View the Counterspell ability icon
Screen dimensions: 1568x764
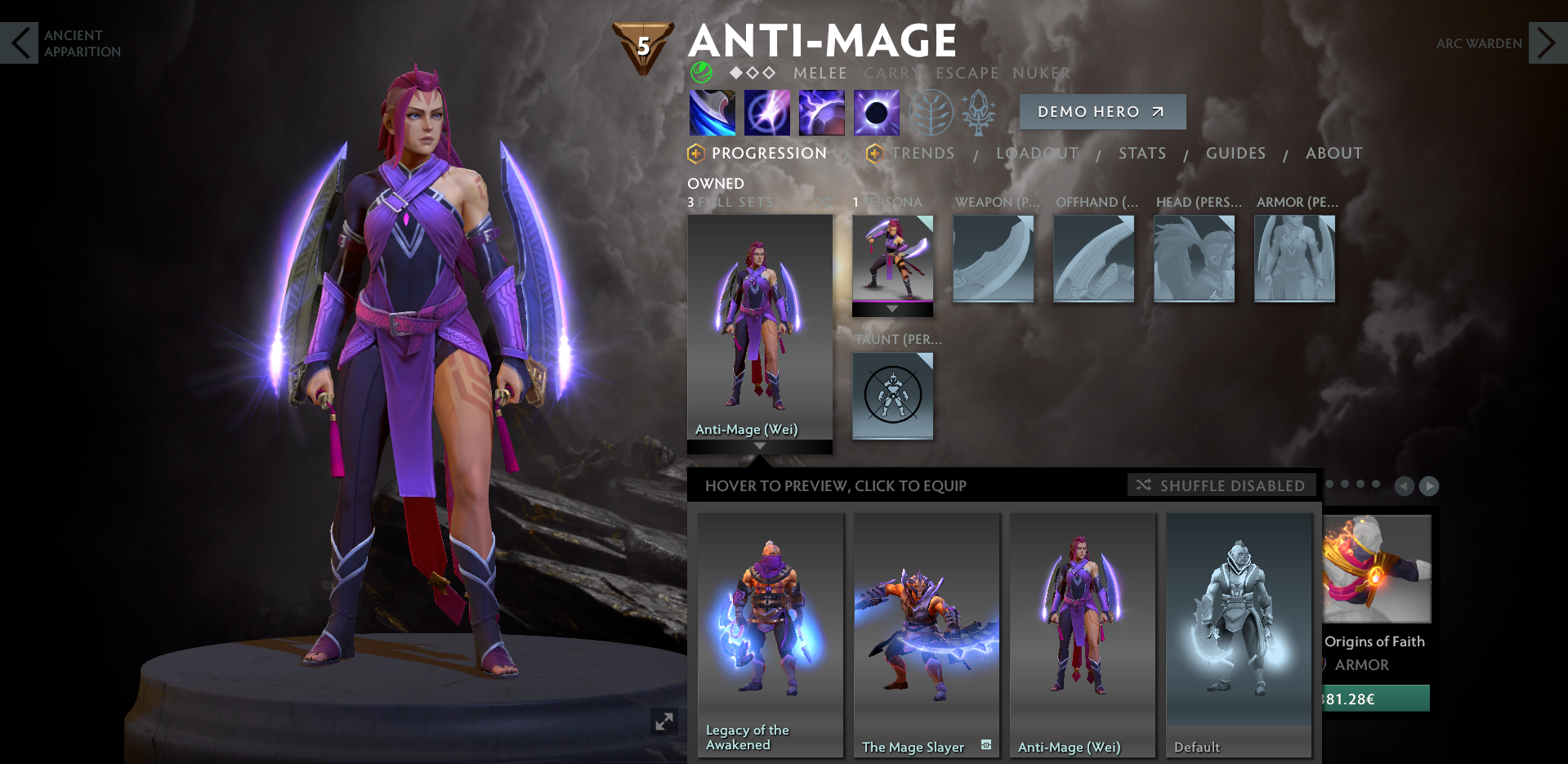coord(820,112)
